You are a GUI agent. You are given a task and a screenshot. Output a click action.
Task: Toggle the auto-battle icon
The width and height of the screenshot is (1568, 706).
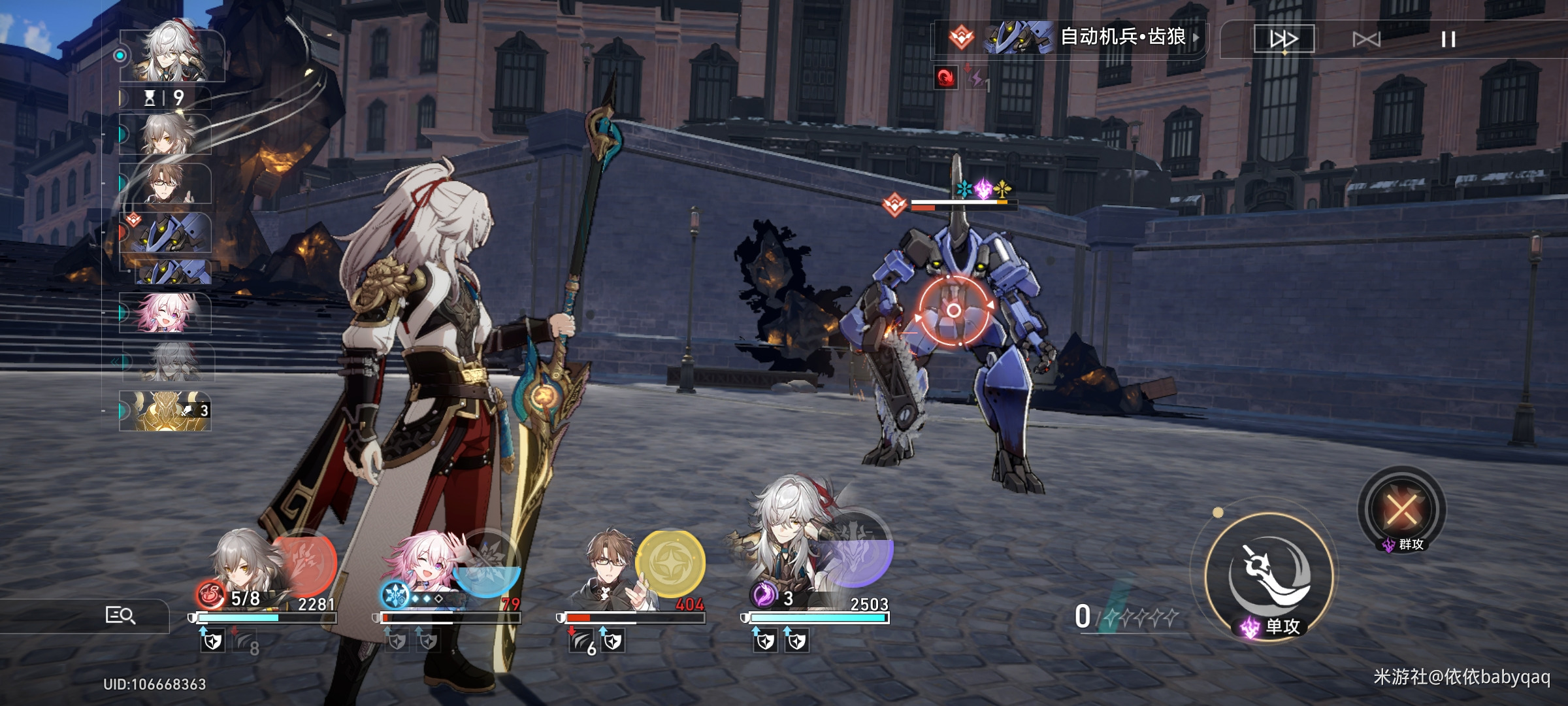click(1367, 39)
